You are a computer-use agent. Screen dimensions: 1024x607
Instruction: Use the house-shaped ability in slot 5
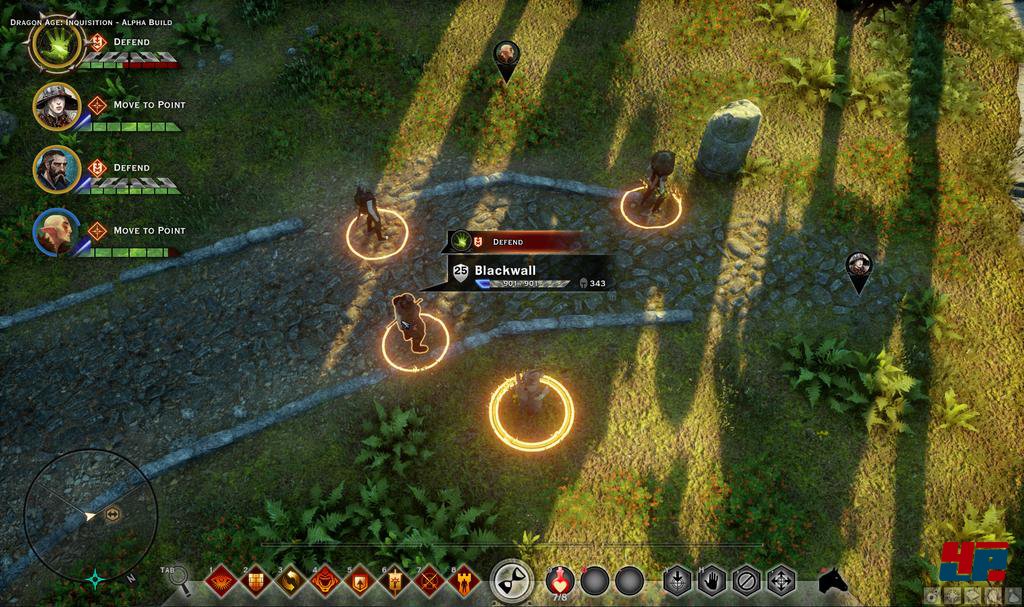(360, 581)
